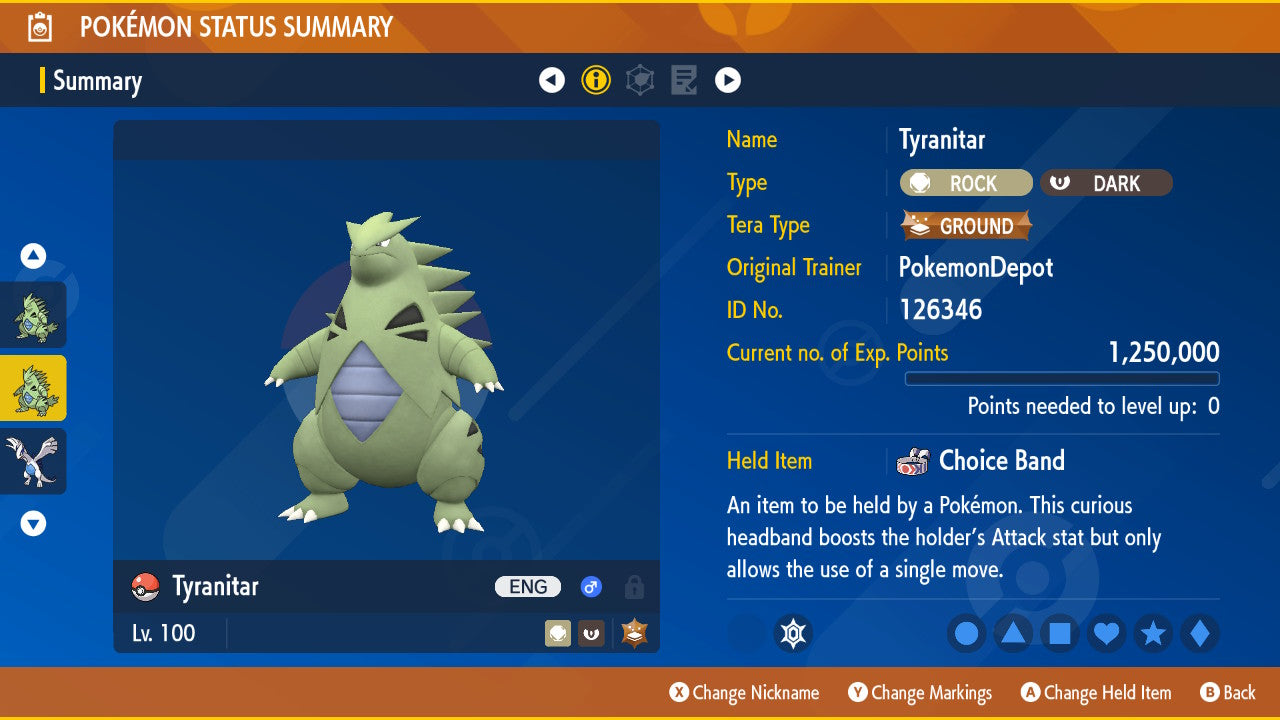Toggle the circle marking
This screenshot has width=1280, height=720.
[966, 633]
